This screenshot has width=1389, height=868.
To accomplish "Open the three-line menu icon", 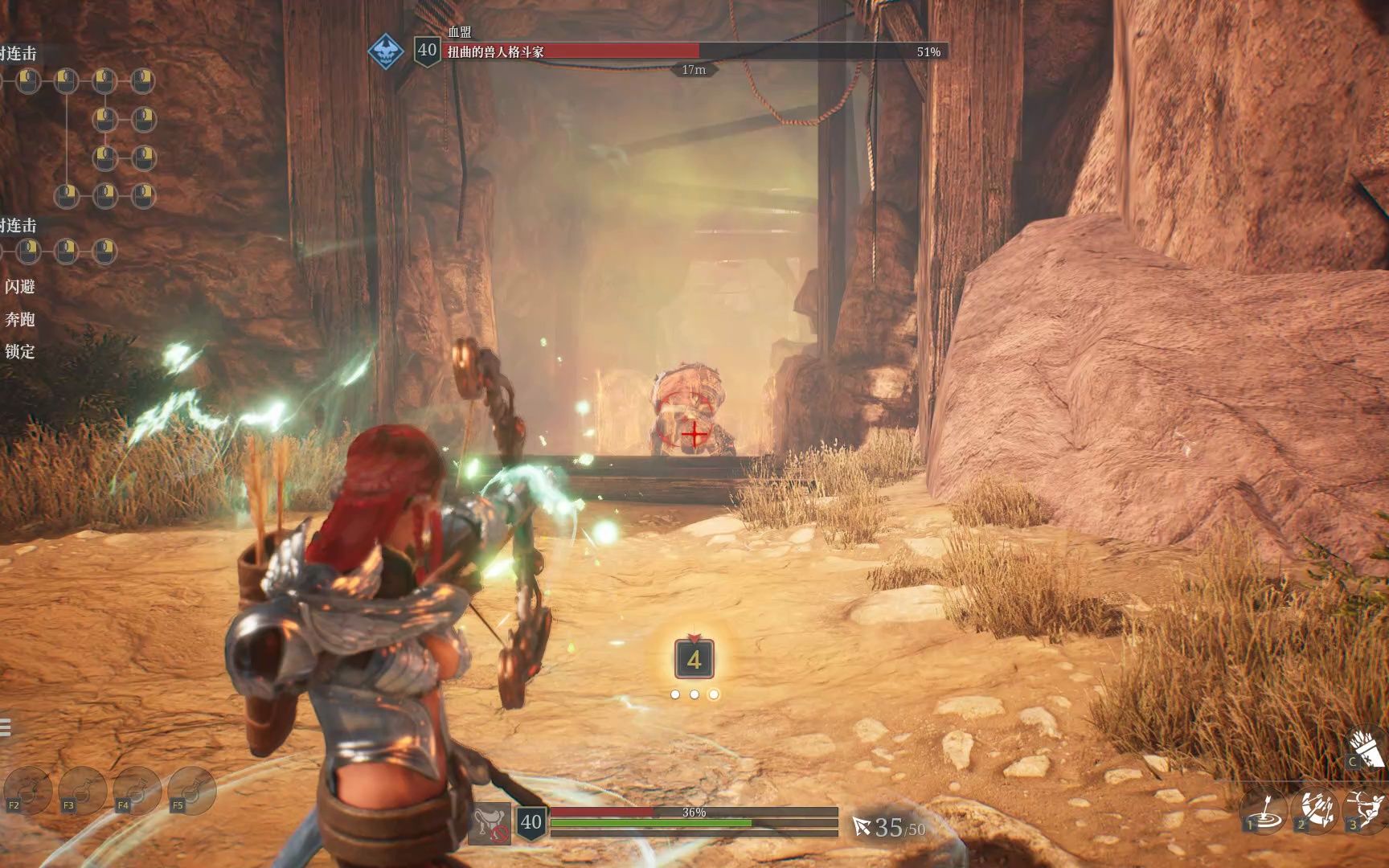I will 5,728.
